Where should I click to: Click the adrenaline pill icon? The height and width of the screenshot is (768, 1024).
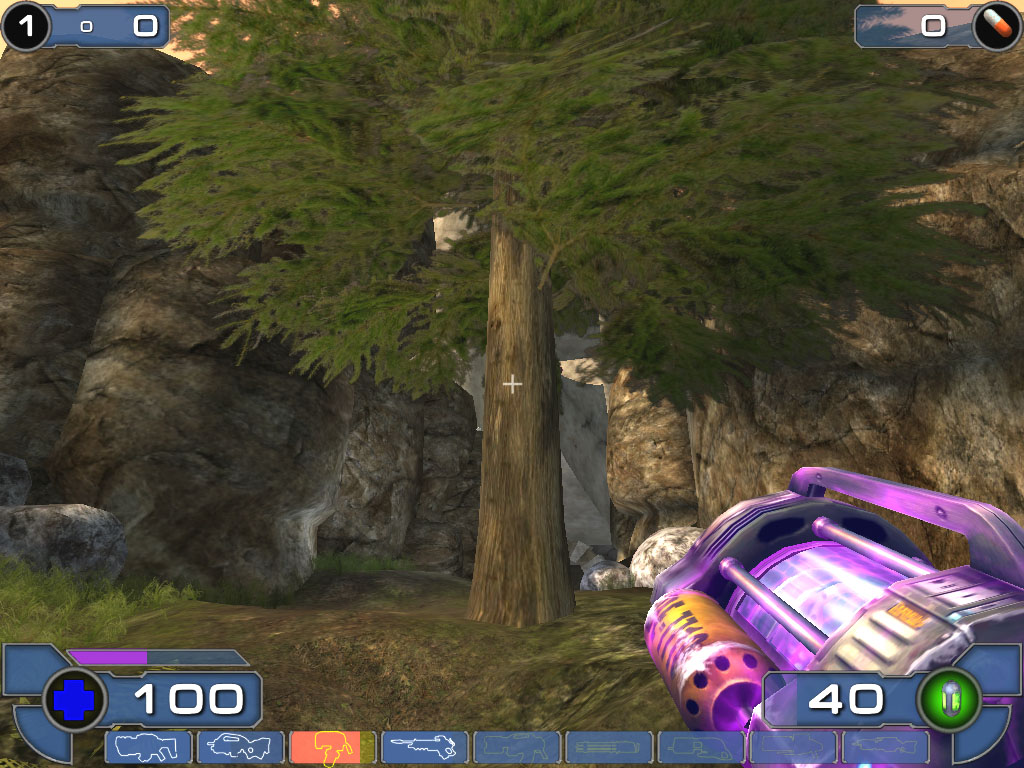point(996,25)
